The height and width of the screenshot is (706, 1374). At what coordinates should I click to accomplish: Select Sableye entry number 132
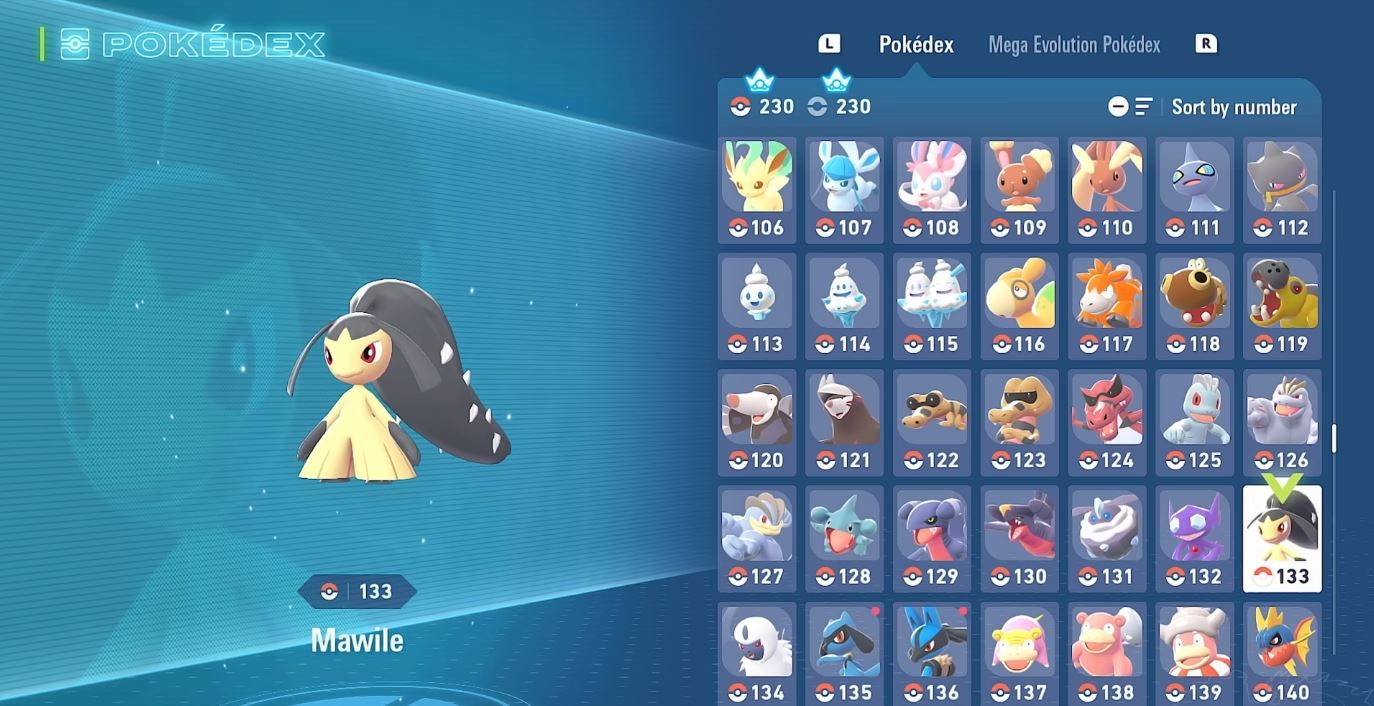[x=1194, y=538]
